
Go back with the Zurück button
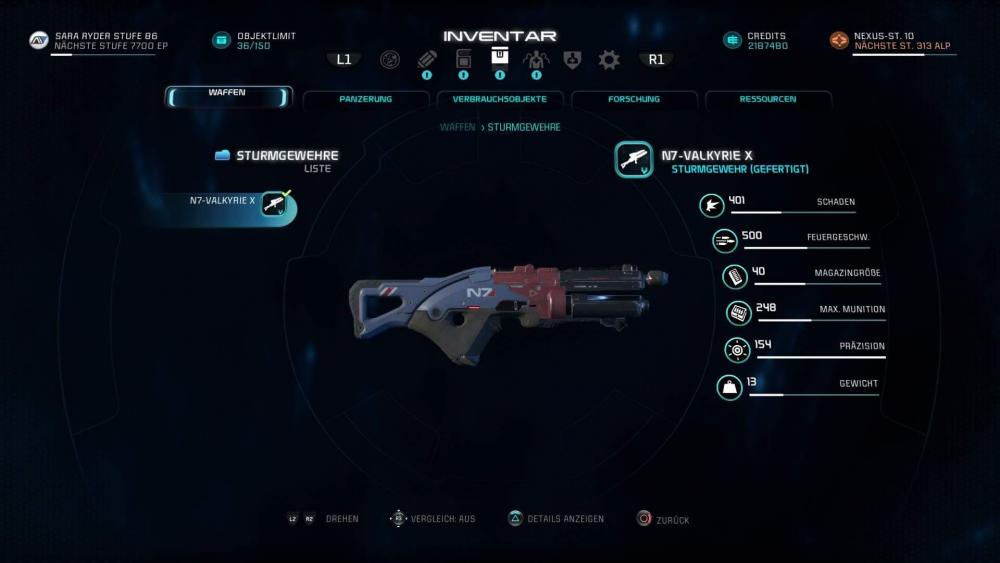pyautogui.click(x=664, y=520)
